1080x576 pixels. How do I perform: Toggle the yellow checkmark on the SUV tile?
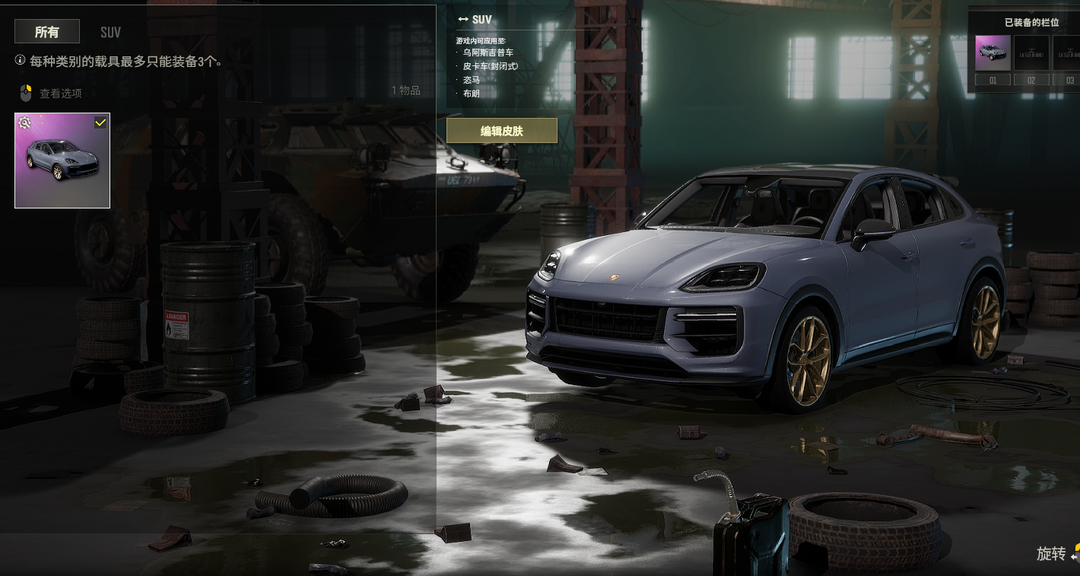pyautogui.click(x=100, y=122)
